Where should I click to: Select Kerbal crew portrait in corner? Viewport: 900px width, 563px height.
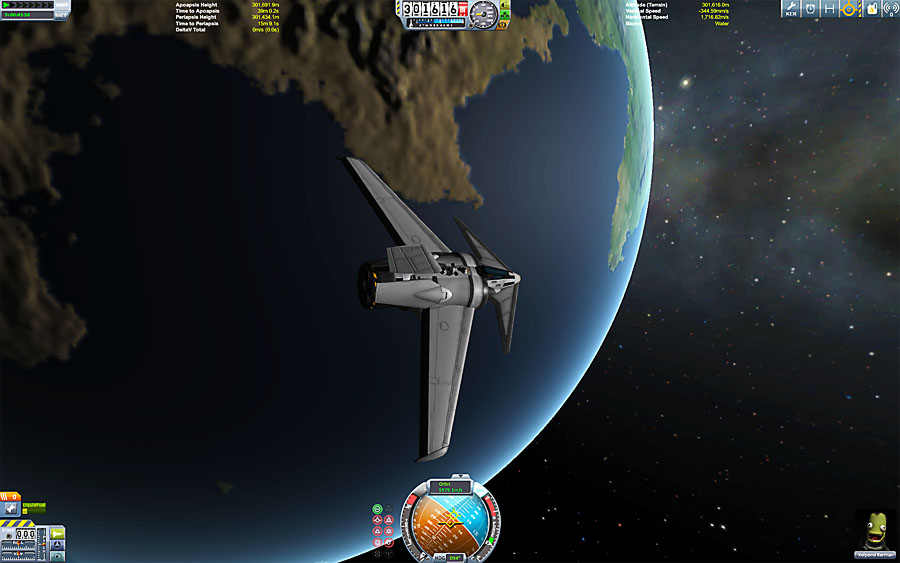tap(875, 530)
